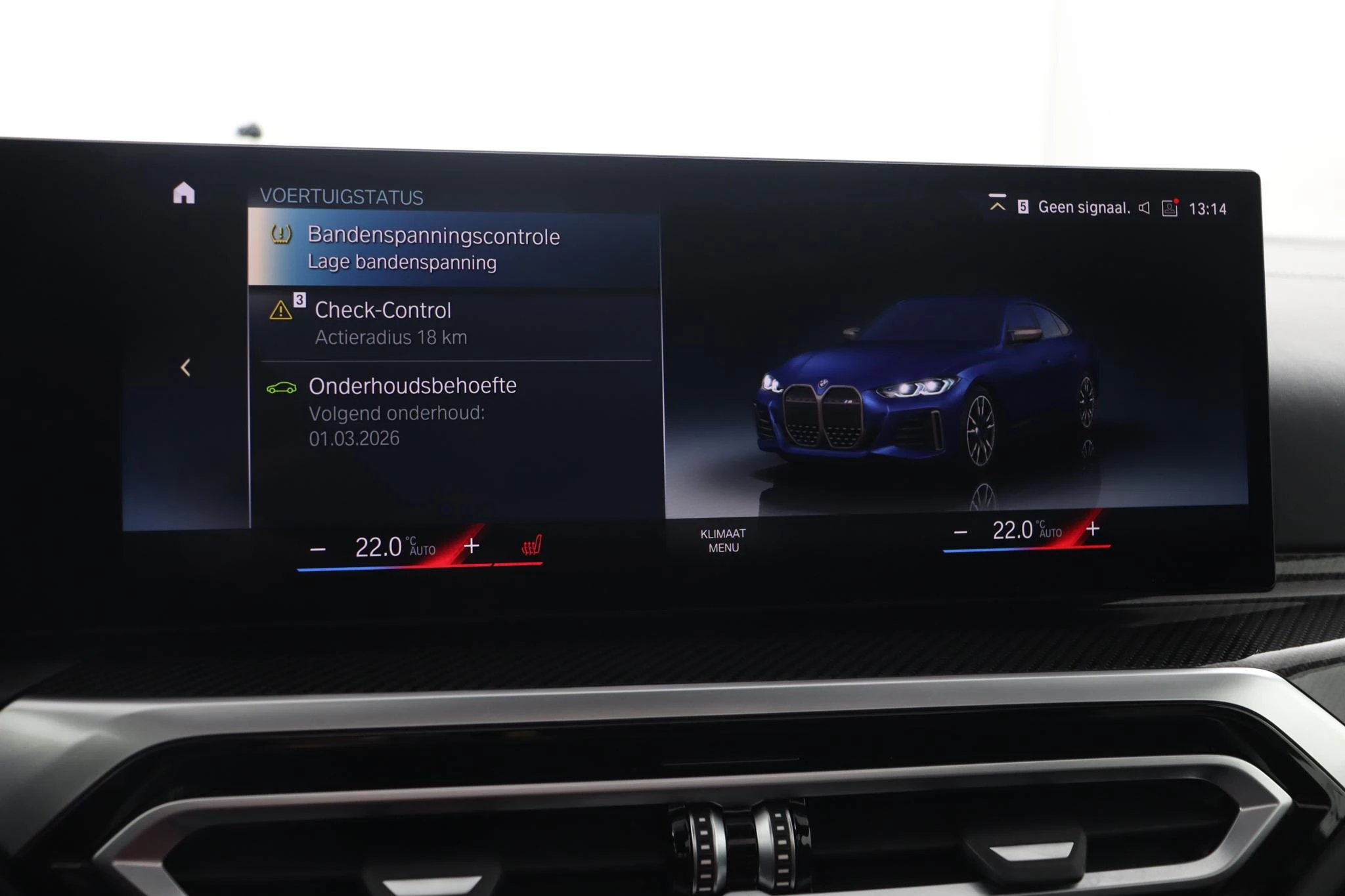This screenshot has height=896, width=1345.
Task: Select the green maintenance car icon
Action: (x=281, y=387)
